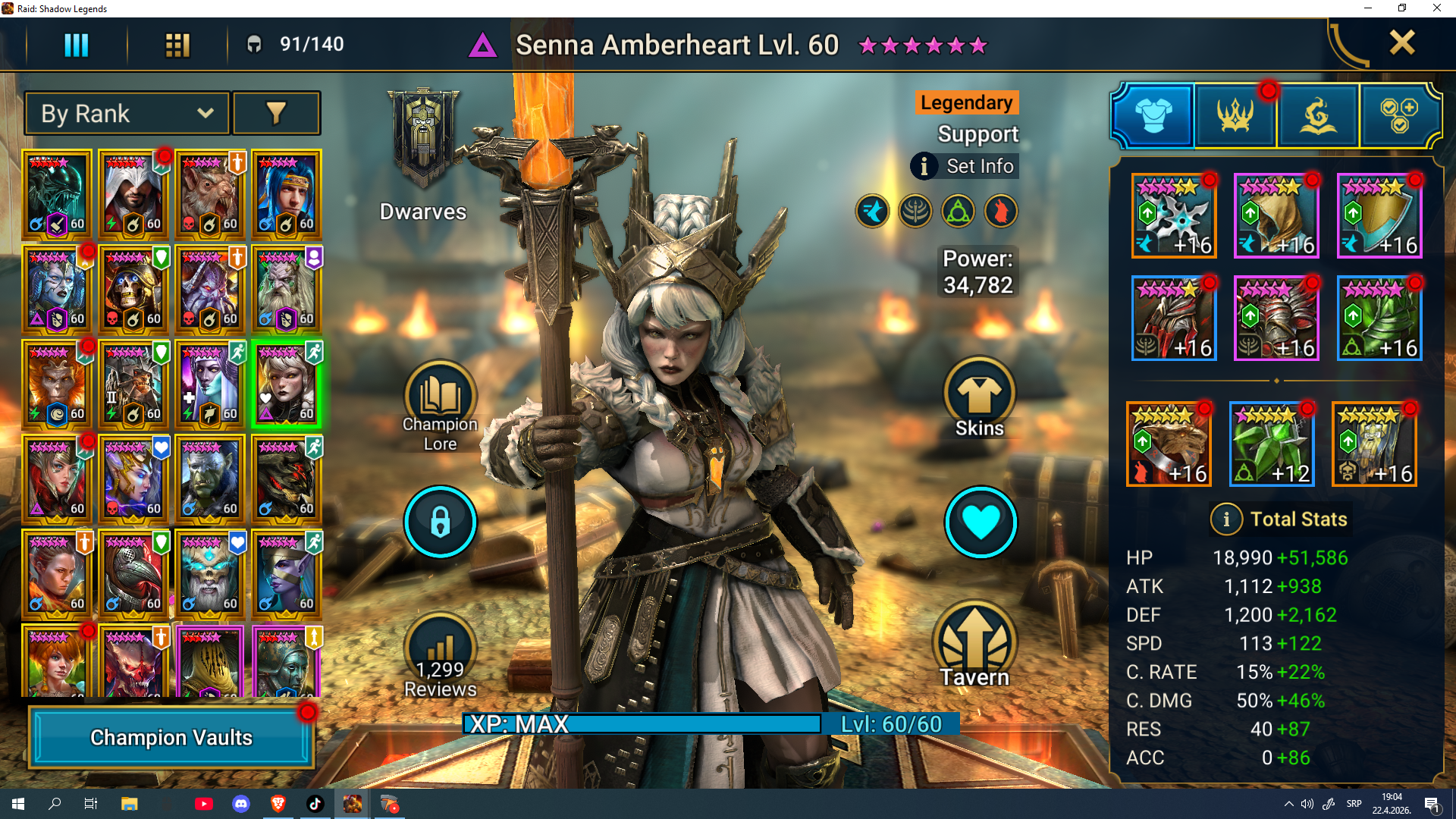Close the champion screen with the X
This screenshot has height=819, width=1456.
1401,43
